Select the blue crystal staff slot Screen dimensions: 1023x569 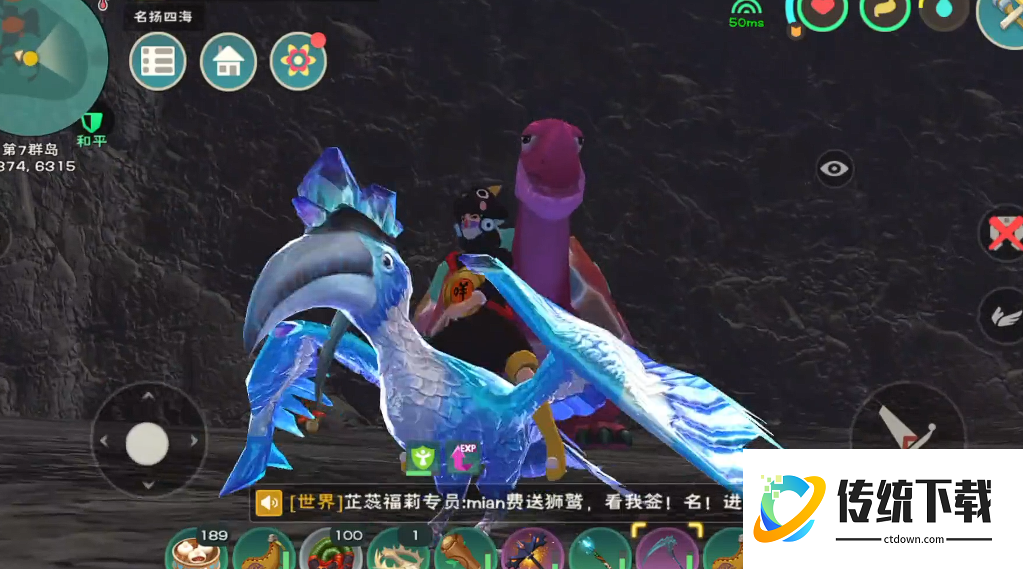click(600, 553)
